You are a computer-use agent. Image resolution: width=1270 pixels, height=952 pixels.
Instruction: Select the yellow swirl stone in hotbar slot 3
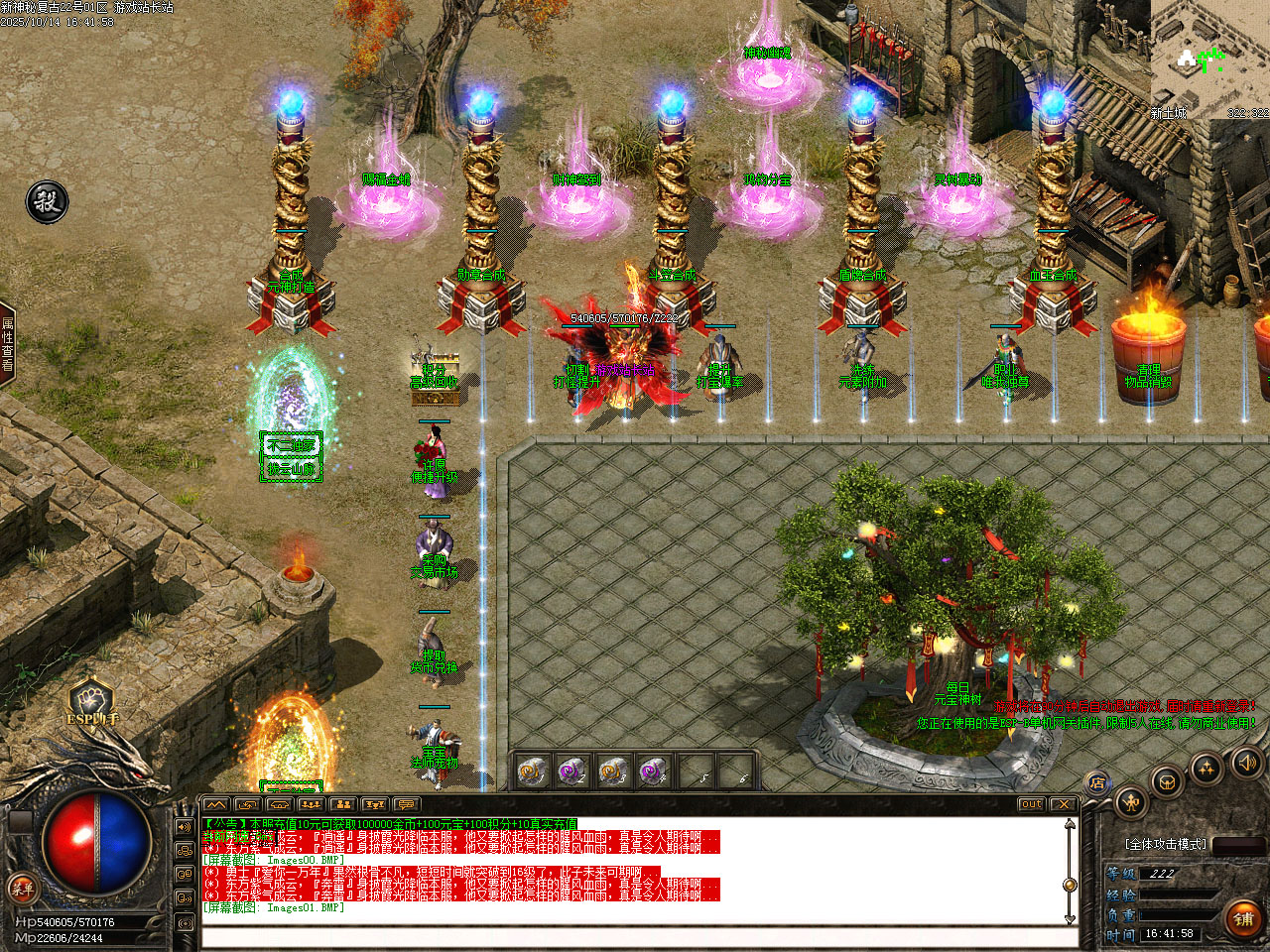[612, 770]
